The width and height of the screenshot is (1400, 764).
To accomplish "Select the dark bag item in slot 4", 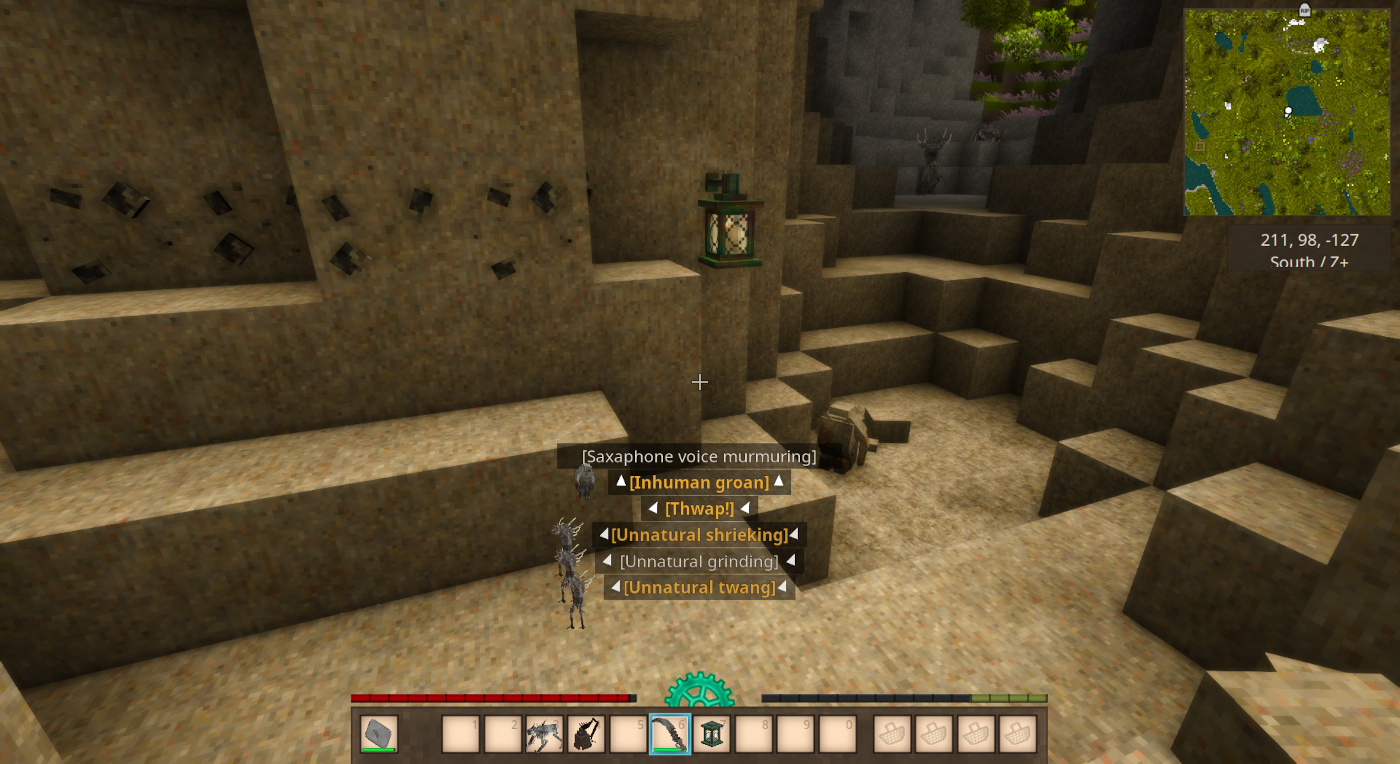I will 586,734.
